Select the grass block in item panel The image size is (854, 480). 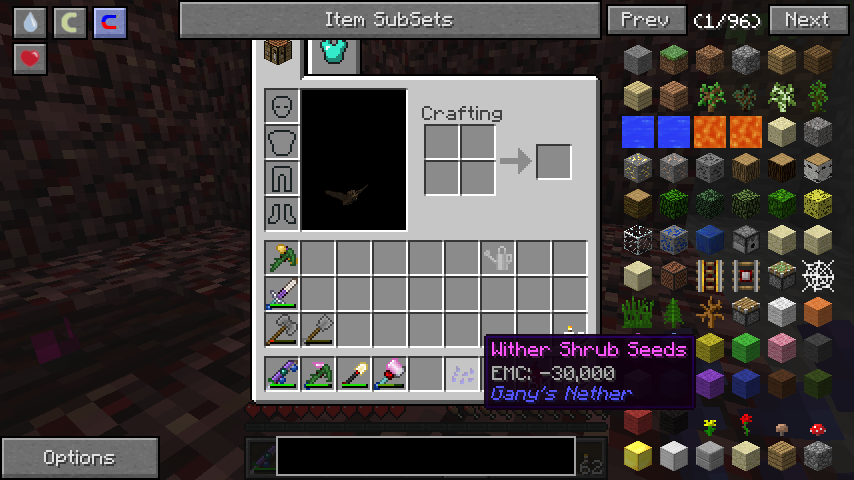coord(674,60)
